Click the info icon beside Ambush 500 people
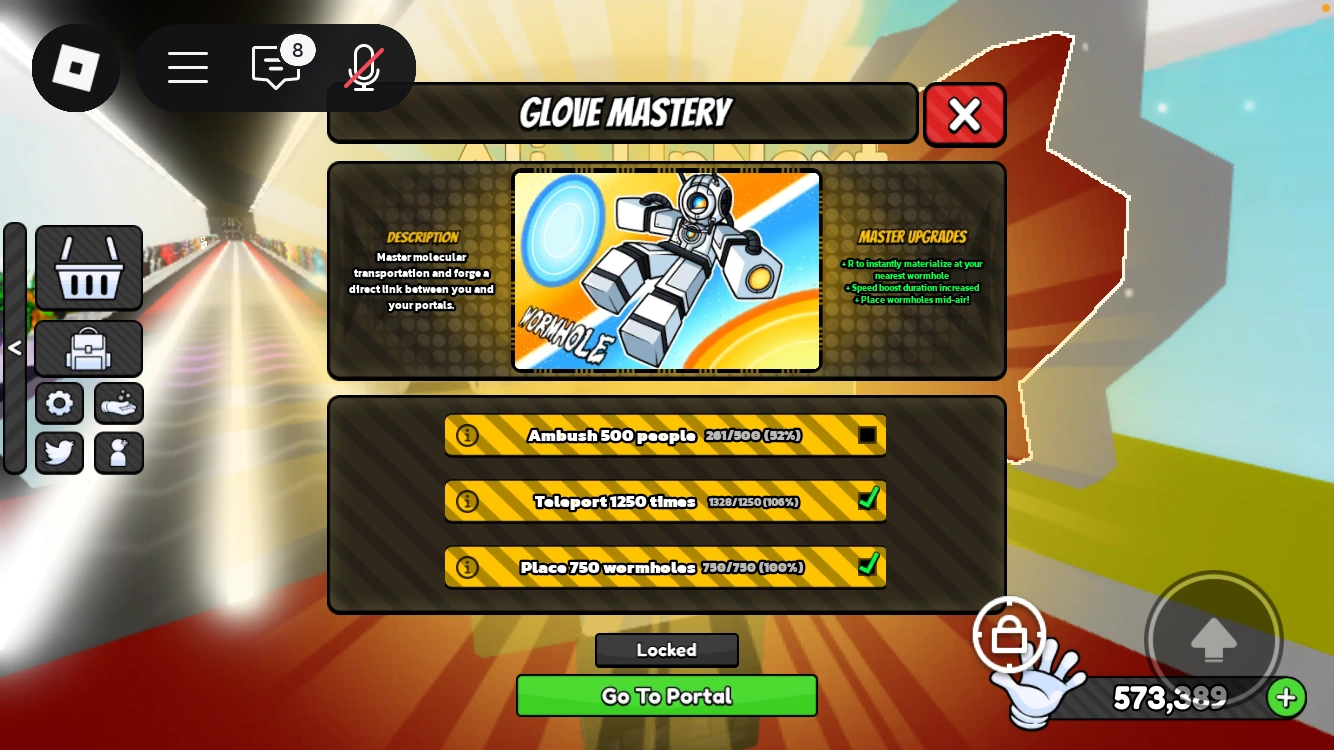Screen dimensions: 1334x750 point(467,436)
